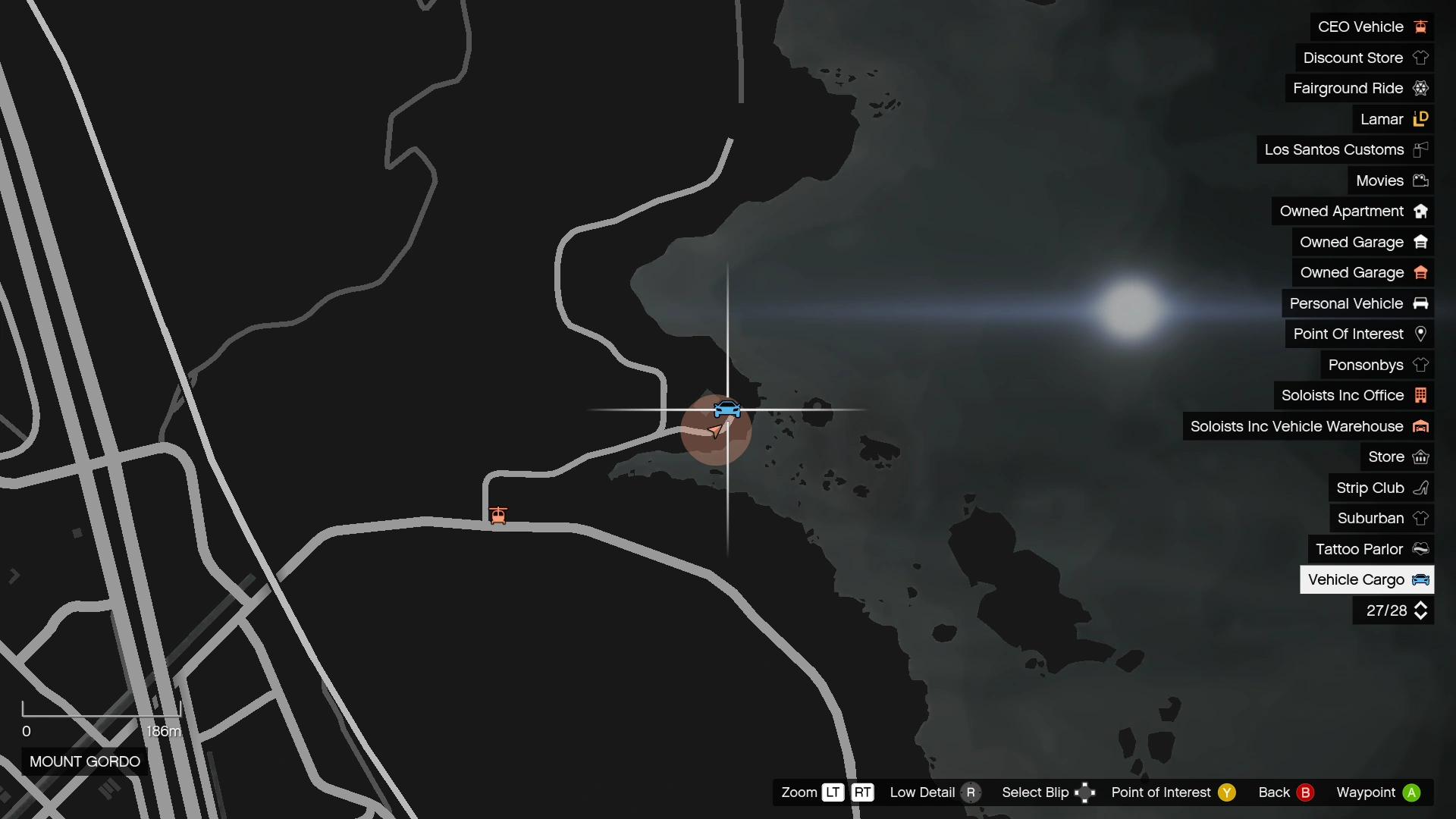1456x819 pixels.
Task: Click the orange helicopter blip on the road
Action: (x=499, y=515)
